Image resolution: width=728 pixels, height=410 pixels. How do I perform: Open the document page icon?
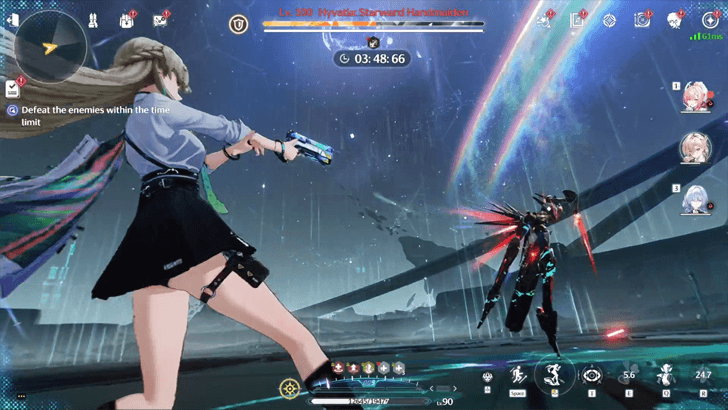pyautogui.click(x=577, y=20)
